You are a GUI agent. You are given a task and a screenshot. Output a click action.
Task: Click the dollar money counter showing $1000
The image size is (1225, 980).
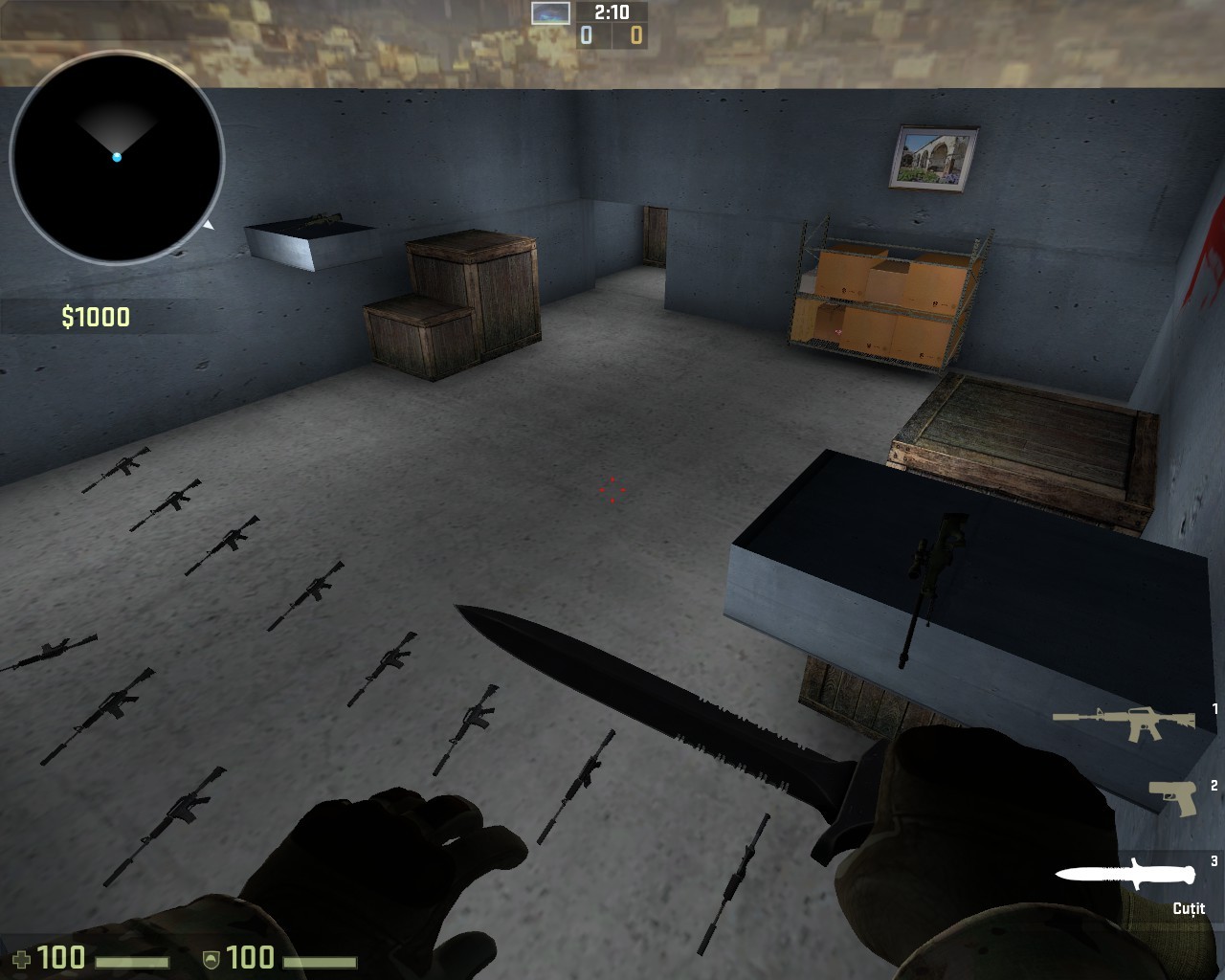pyautogui.click(x=95, y=316)
